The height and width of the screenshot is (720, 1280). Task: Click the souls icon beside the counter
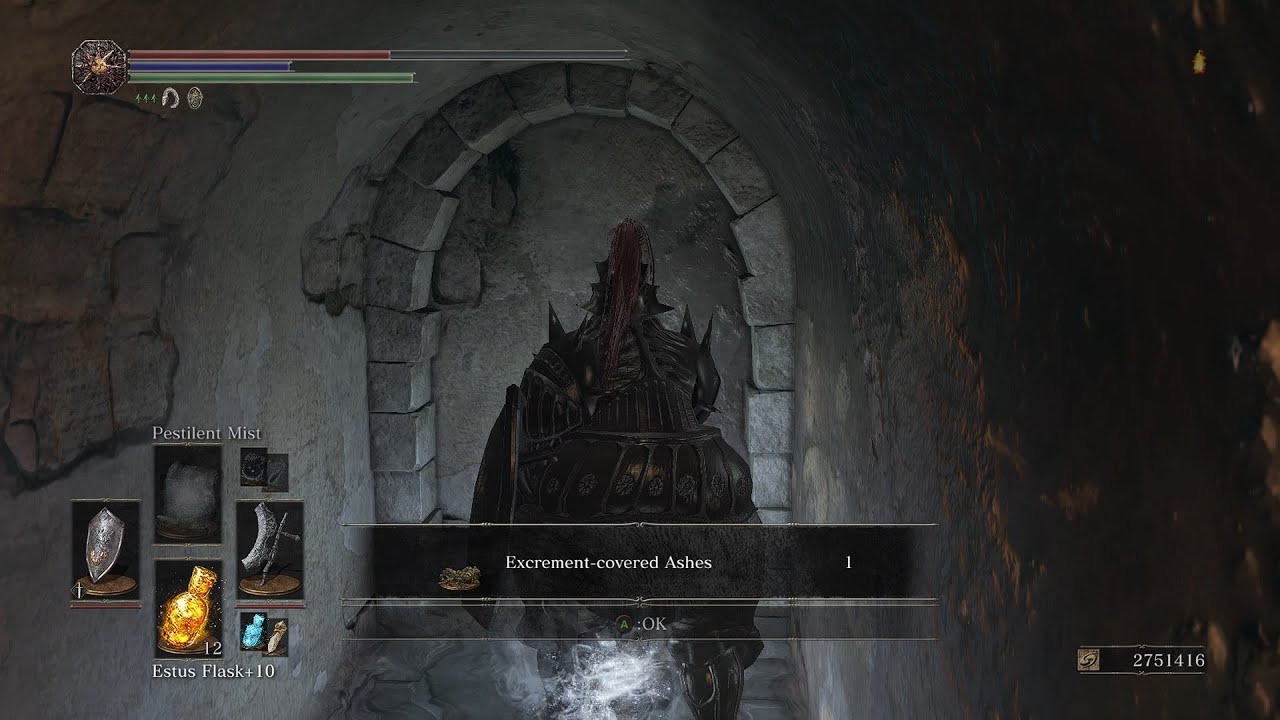[1091, 661]
